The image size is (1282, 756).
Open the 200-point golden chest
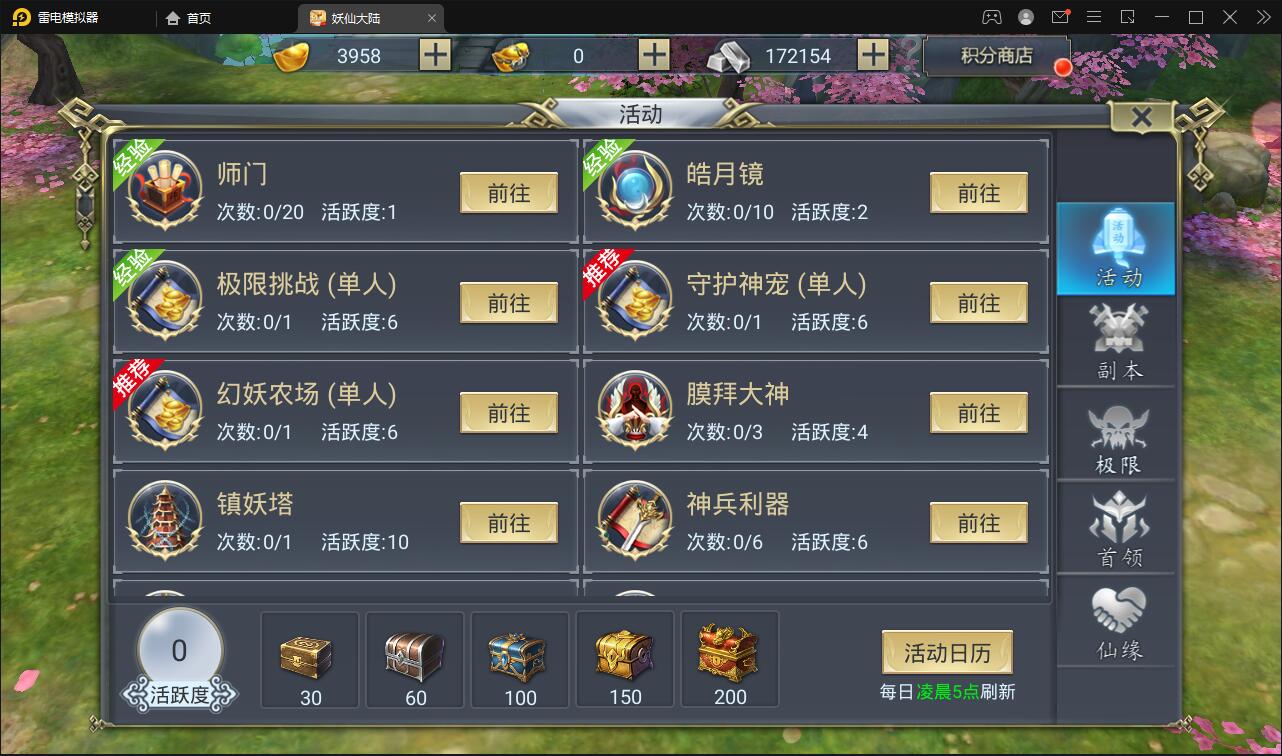[729, 655]
